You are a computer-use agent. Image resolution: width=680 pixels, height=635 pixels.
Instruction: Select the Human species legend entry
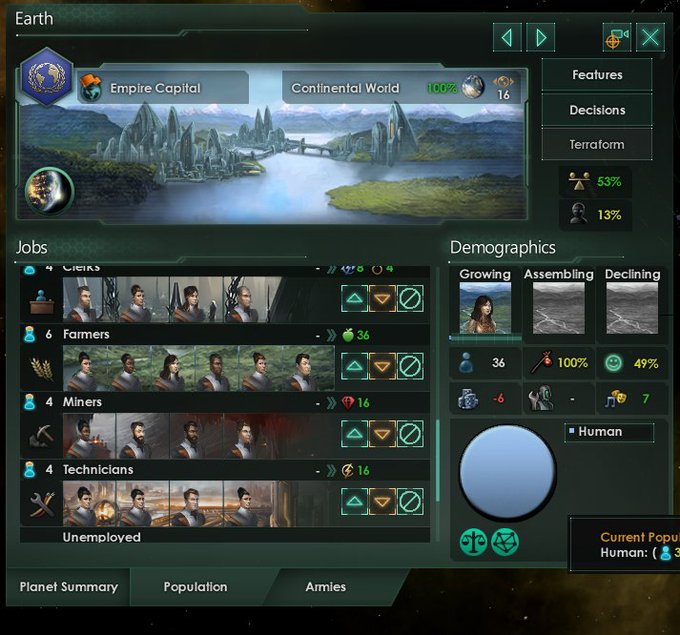[608, 432]
